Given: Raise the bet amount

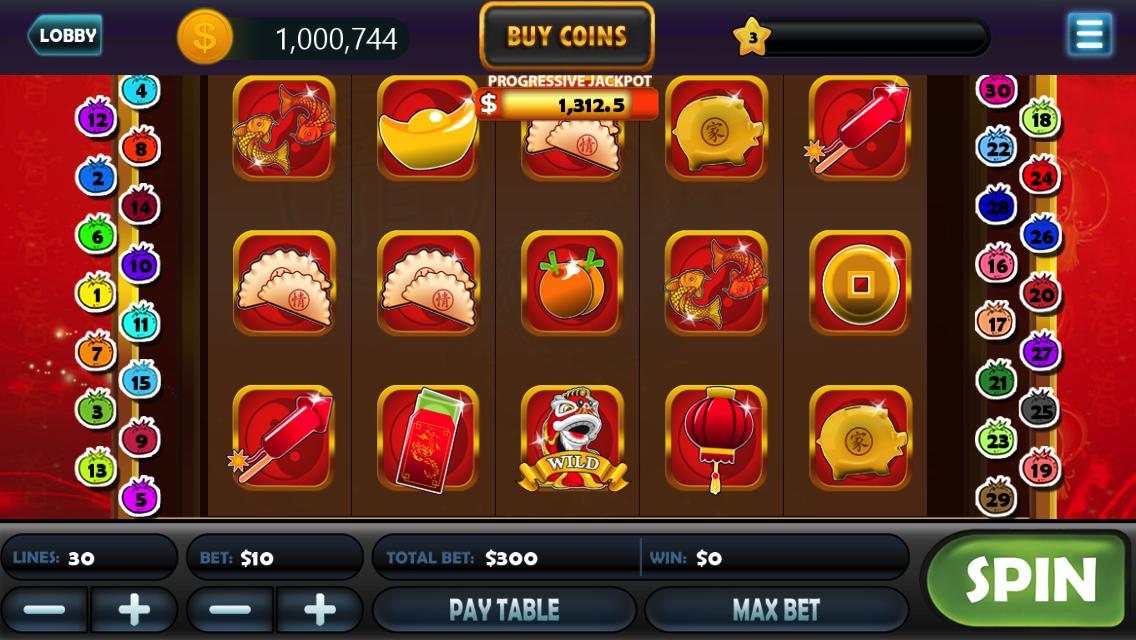Looking at the screenshot, I should coord(320,609).
